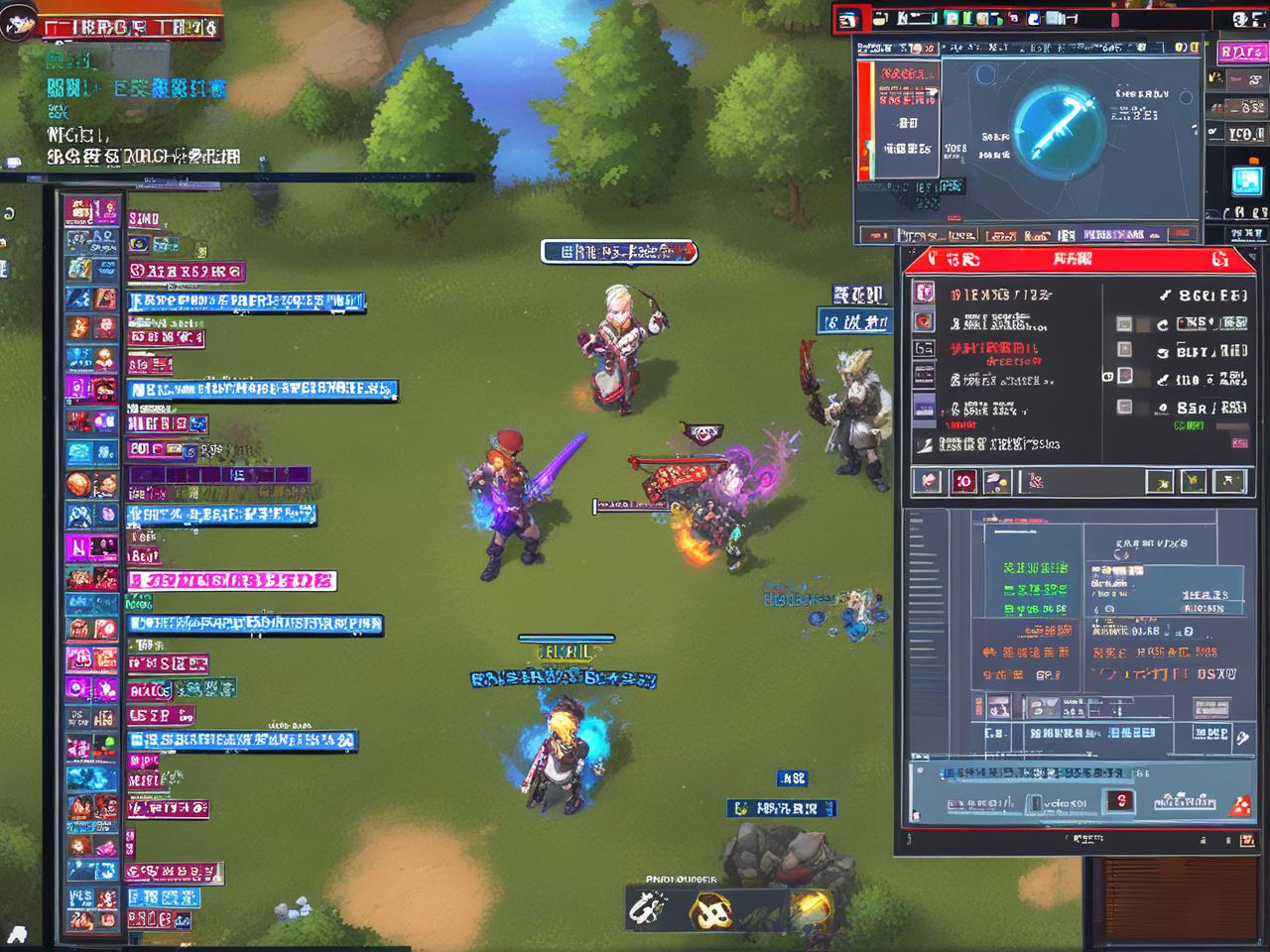Select the long pink-on-white highlighted list bar
Image resolution: width=1270 pixels, height=952 pixels.
pos(232,581)
